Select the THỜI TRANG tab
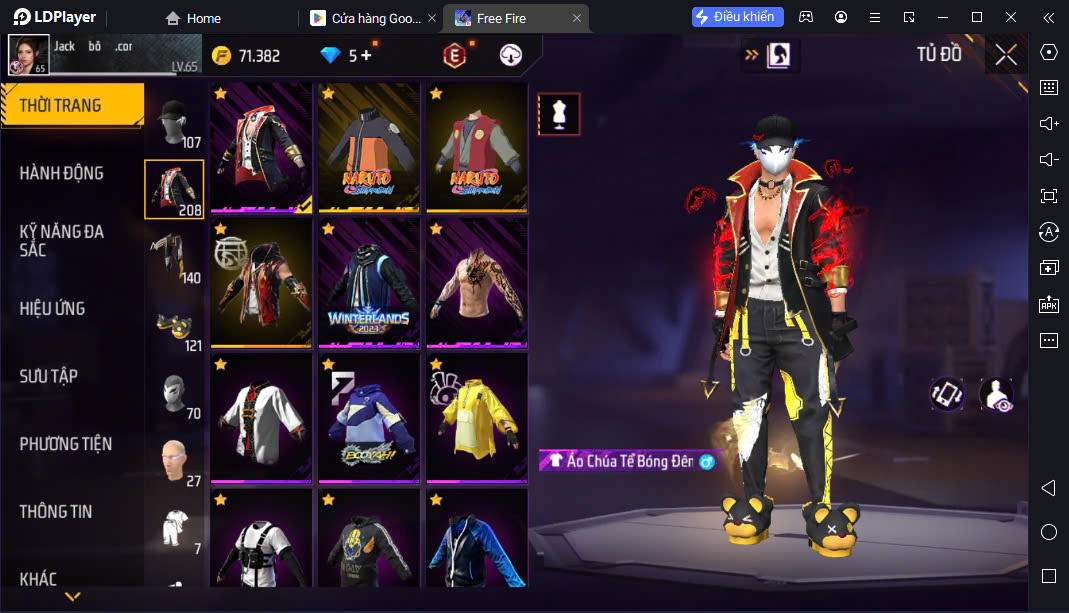Image resolution: width=1069 pixels, height=613 pixels. pos(60,105)
